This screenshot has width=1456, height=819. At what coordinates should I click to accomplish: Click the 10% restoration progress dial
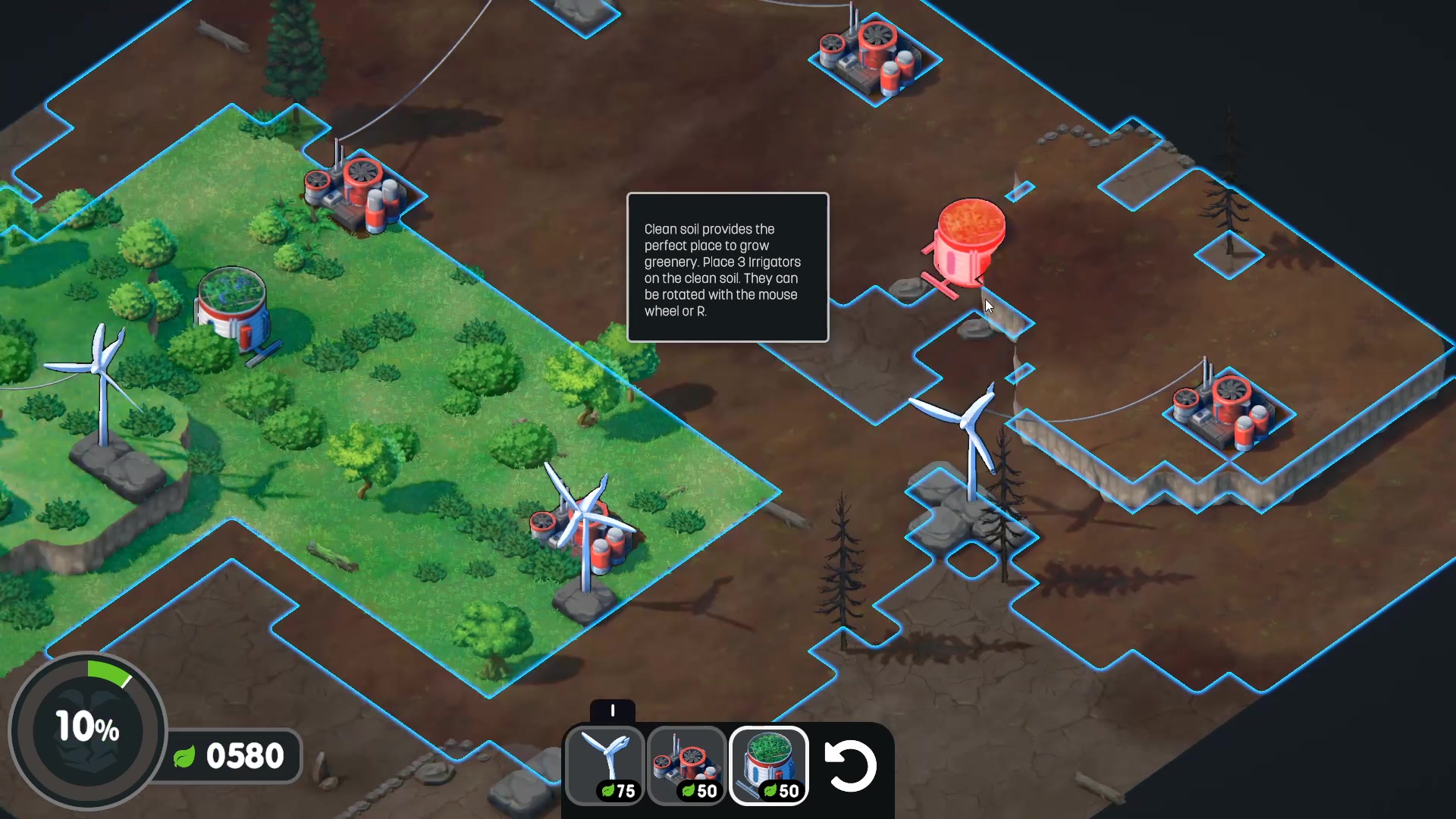click(x=87, y=729)
